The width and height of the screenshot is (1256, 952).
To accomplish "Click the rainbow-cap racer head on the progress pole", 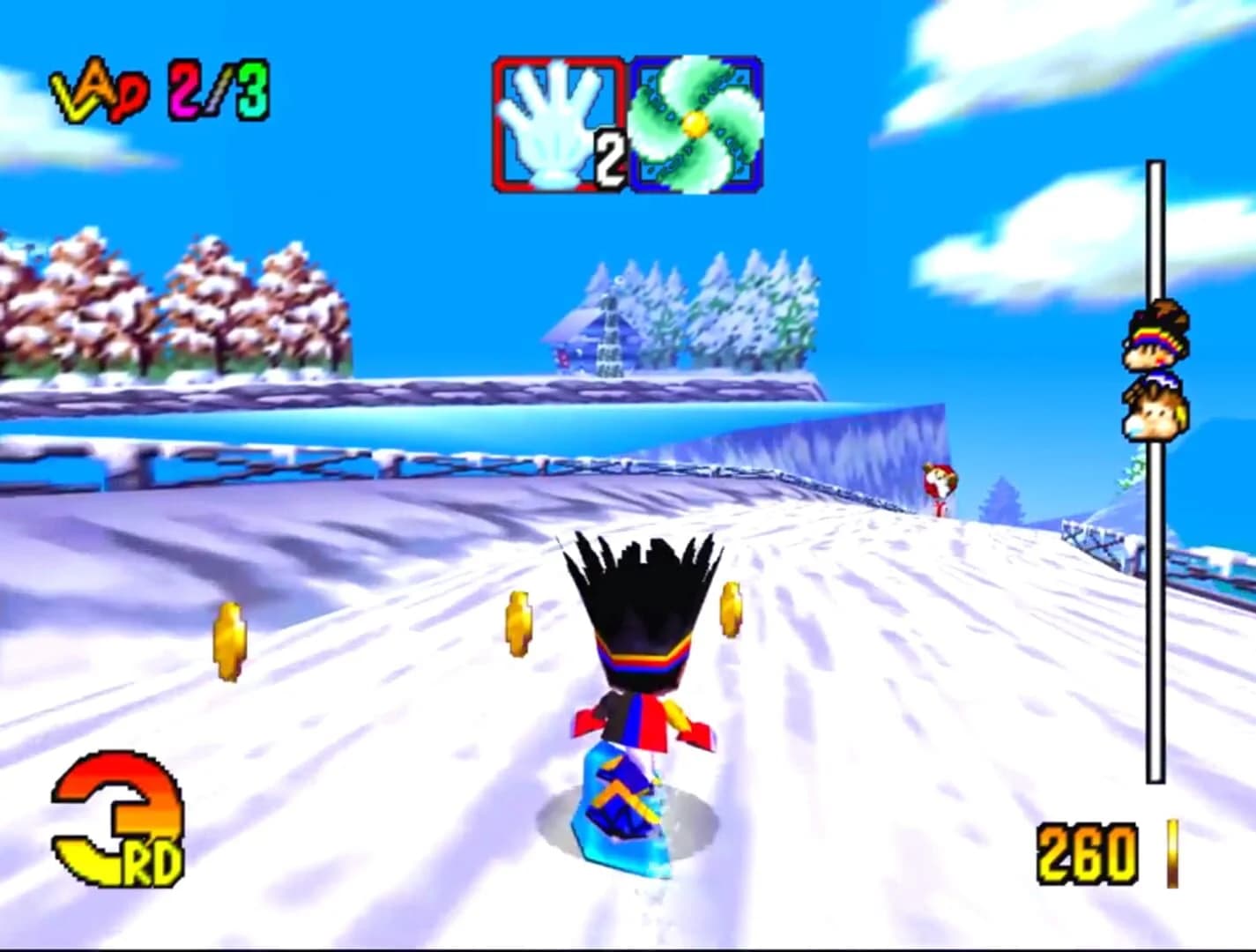I will (x=1156, y=339).
